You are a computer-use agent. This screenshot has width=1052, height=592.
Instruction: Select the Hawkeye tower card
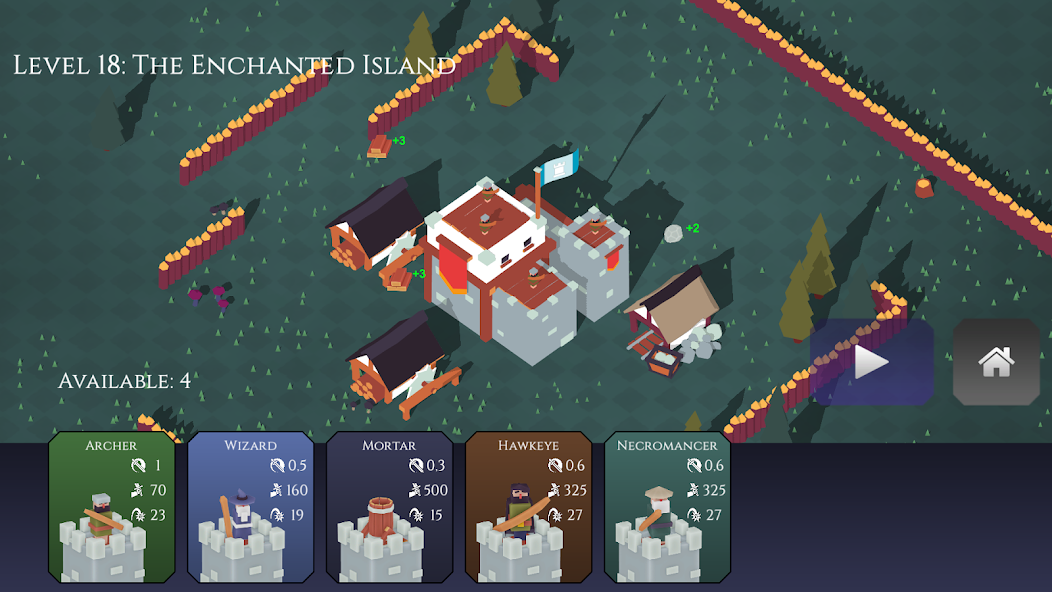[x=528, y=507]
